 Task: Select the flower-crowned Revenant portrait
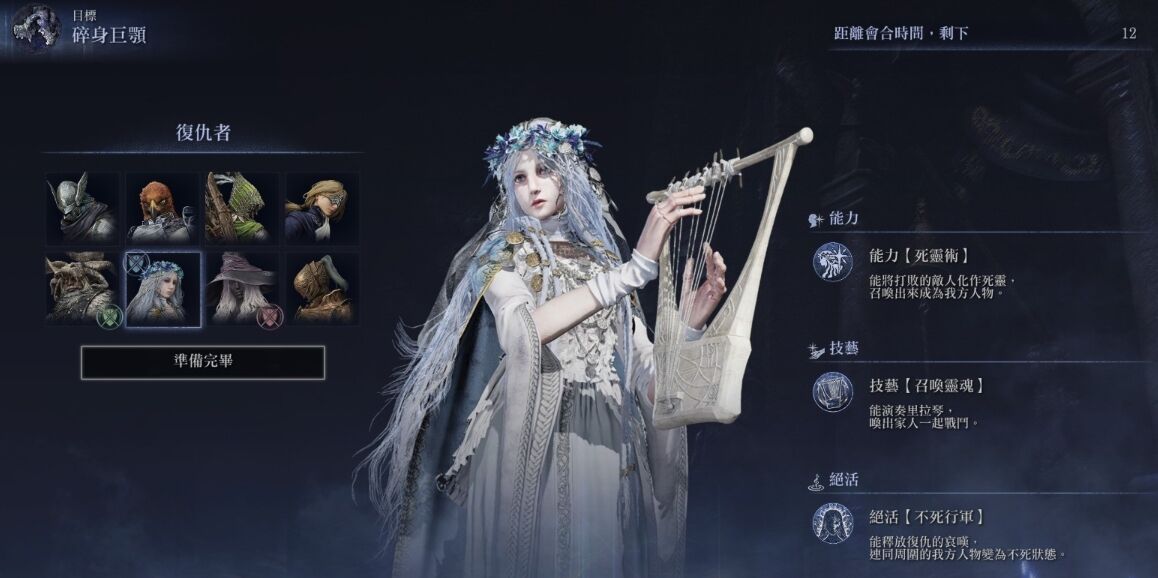(x=162, y=288)
